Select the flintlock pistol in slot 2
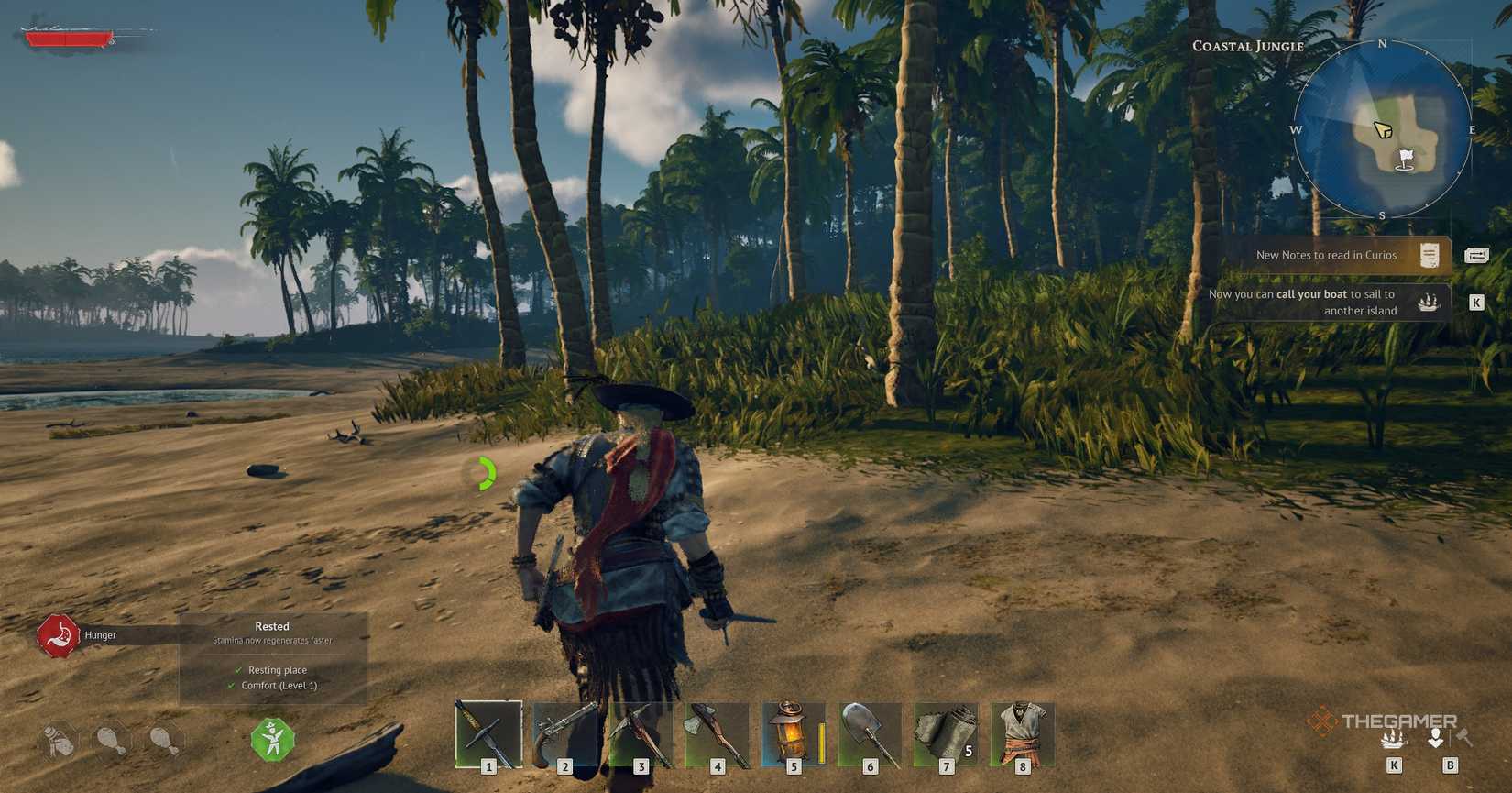The image size is (1512, 793). (563, 732)
